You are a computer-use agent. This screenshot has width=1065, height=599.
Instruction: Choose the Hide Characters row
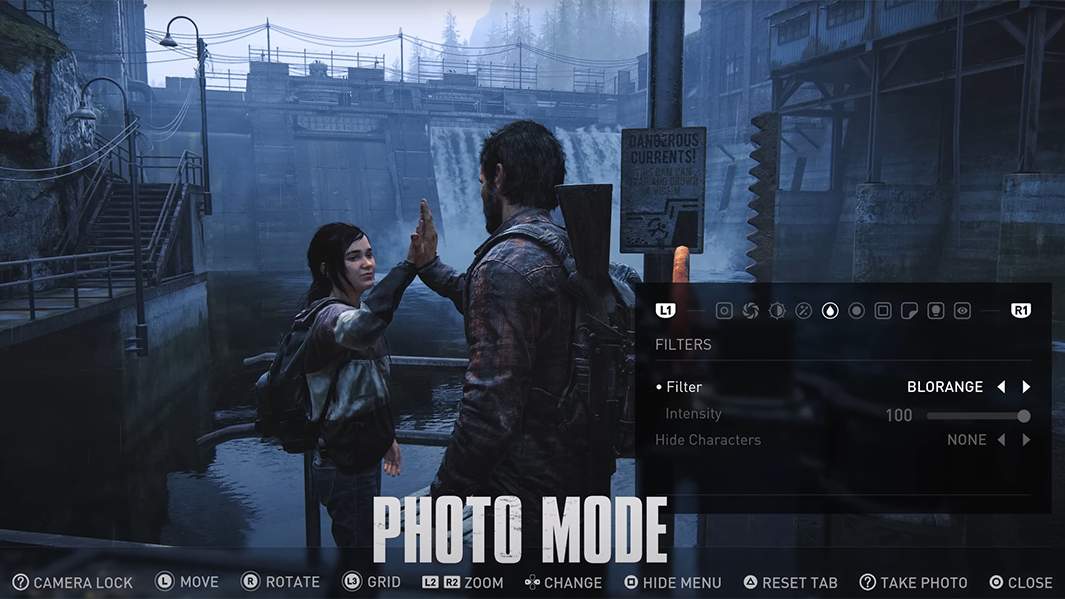(x=708, y=440)
